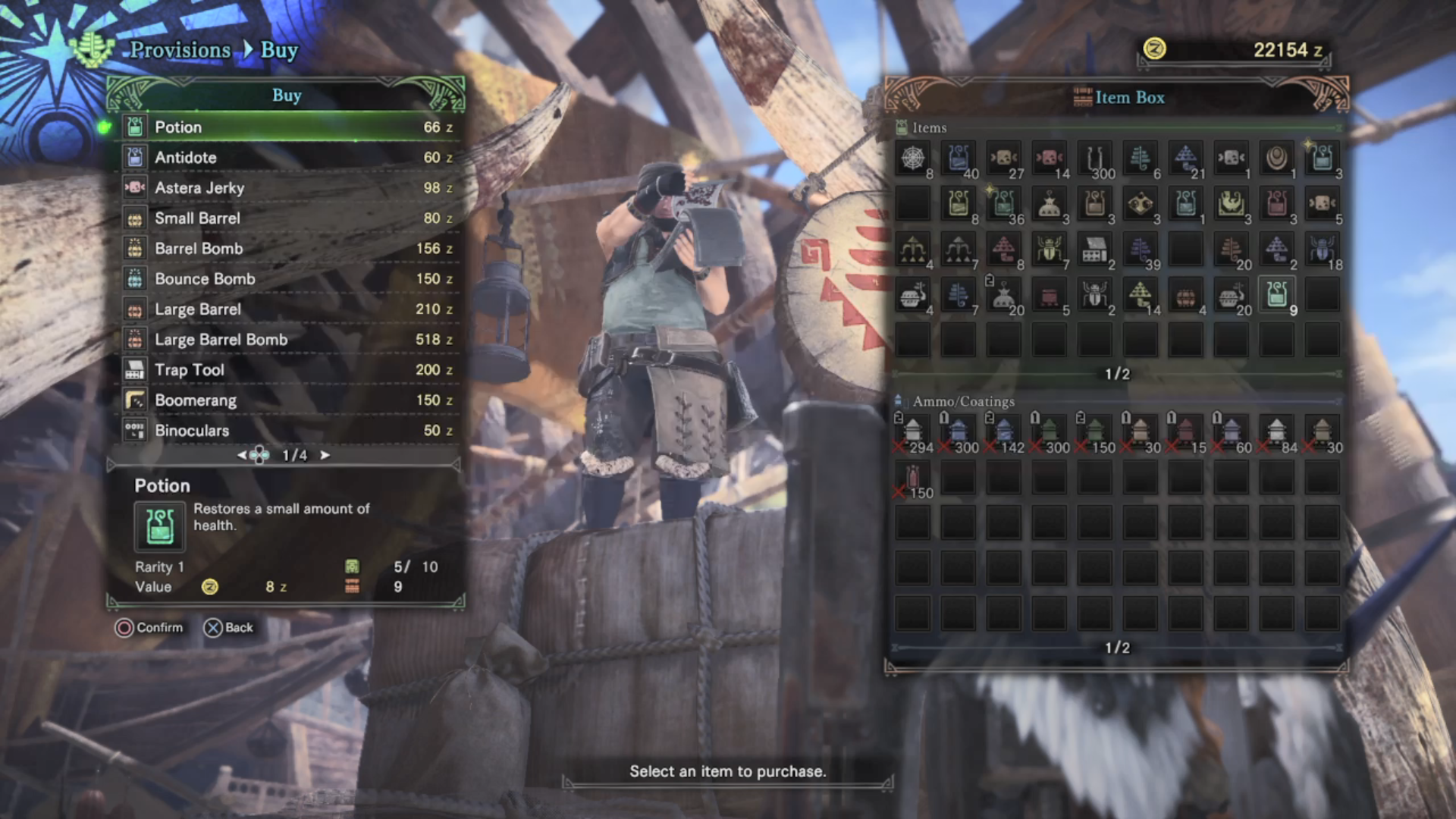The height and width of the screenshot is (819, 1456).
Task: Select Potion in the buy list
Action: pos(288,127)
